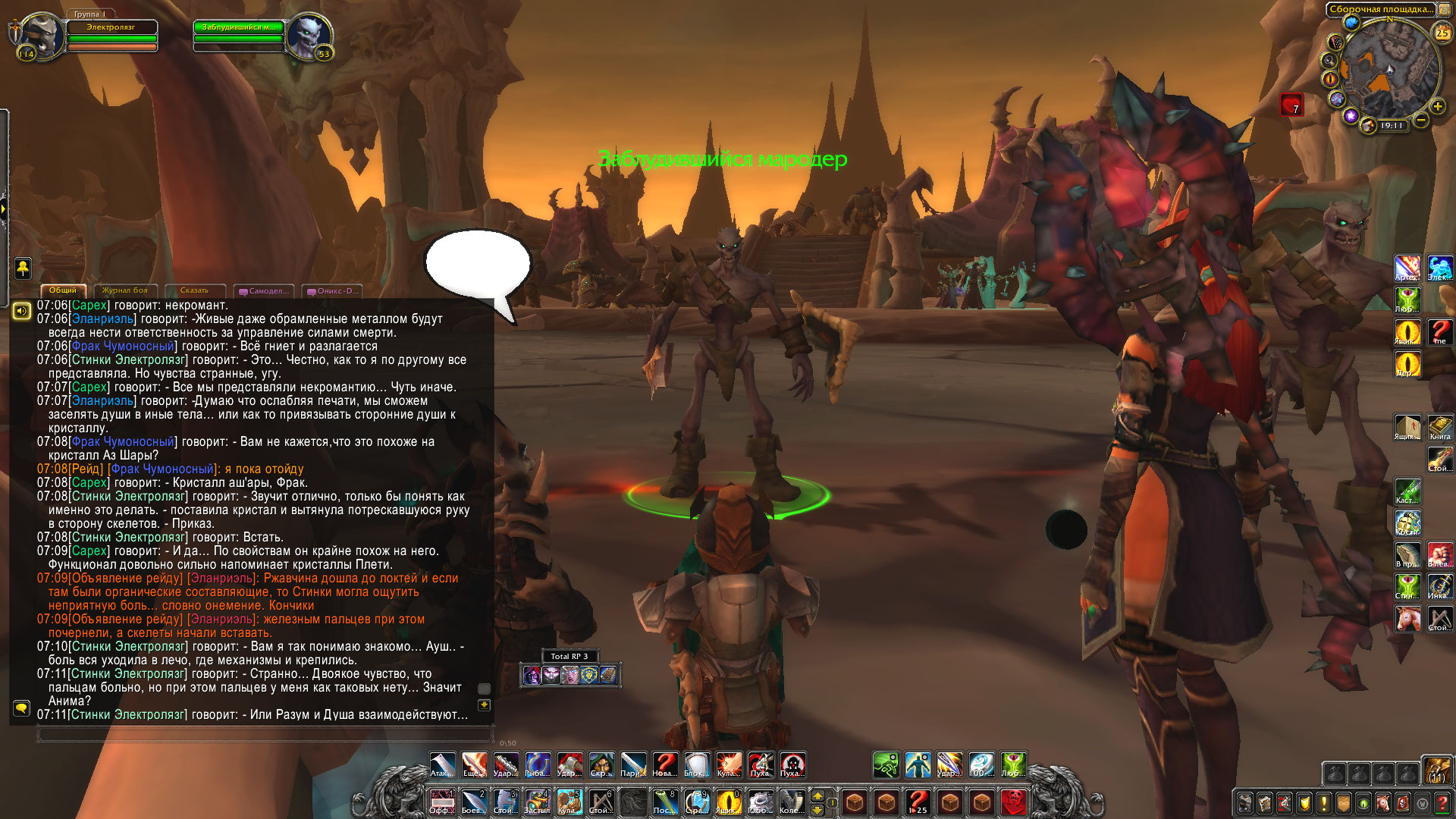Viewport: 1456px width, 819px height.
Task: Zoom in the minimap with plus button
Action: pyautogui.click(x=1437, y=107)
